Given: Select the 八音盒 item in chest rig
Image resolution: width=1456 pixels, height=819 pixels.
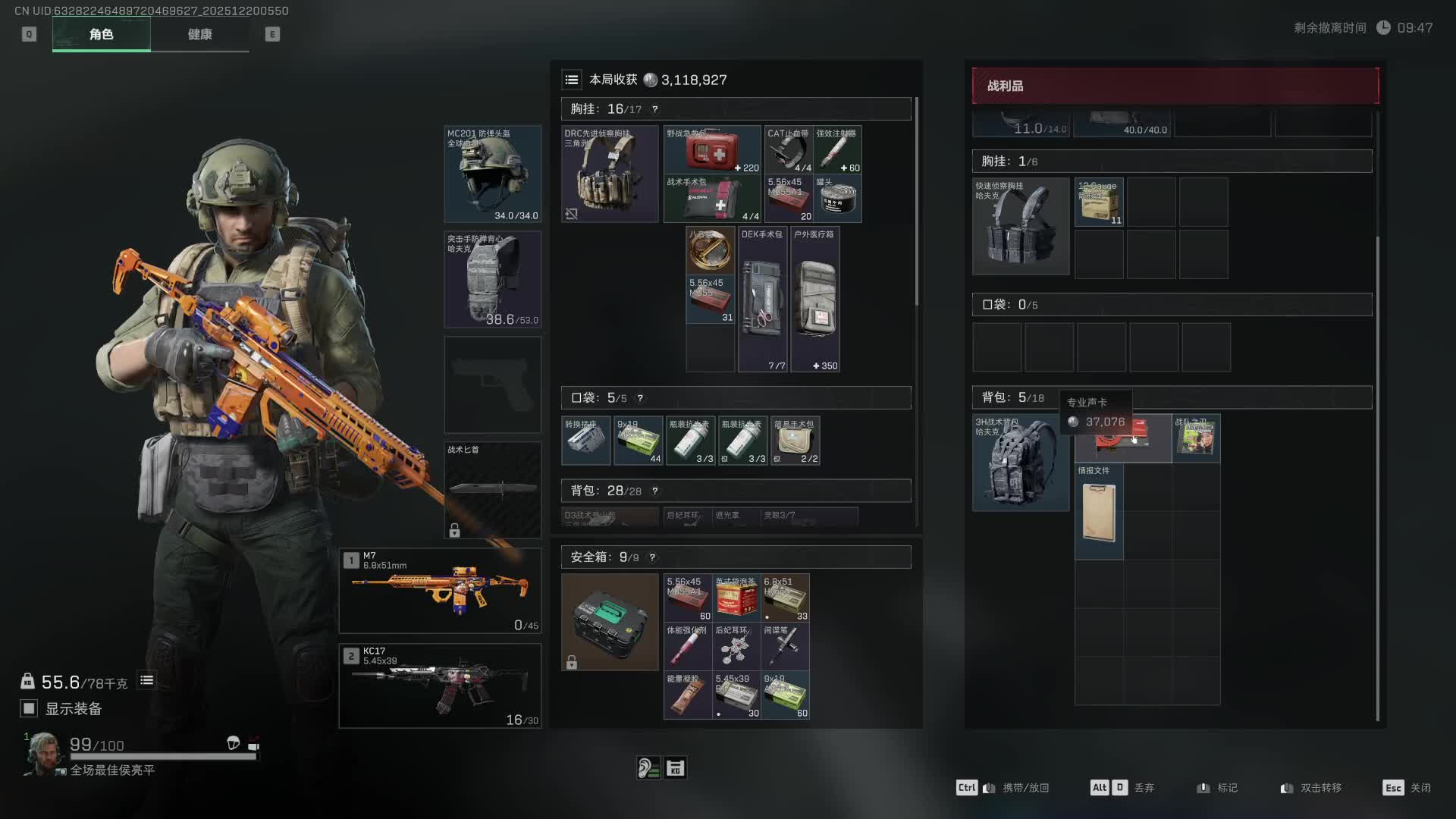Looking at the screenshot, I should (x=710, y=249).
